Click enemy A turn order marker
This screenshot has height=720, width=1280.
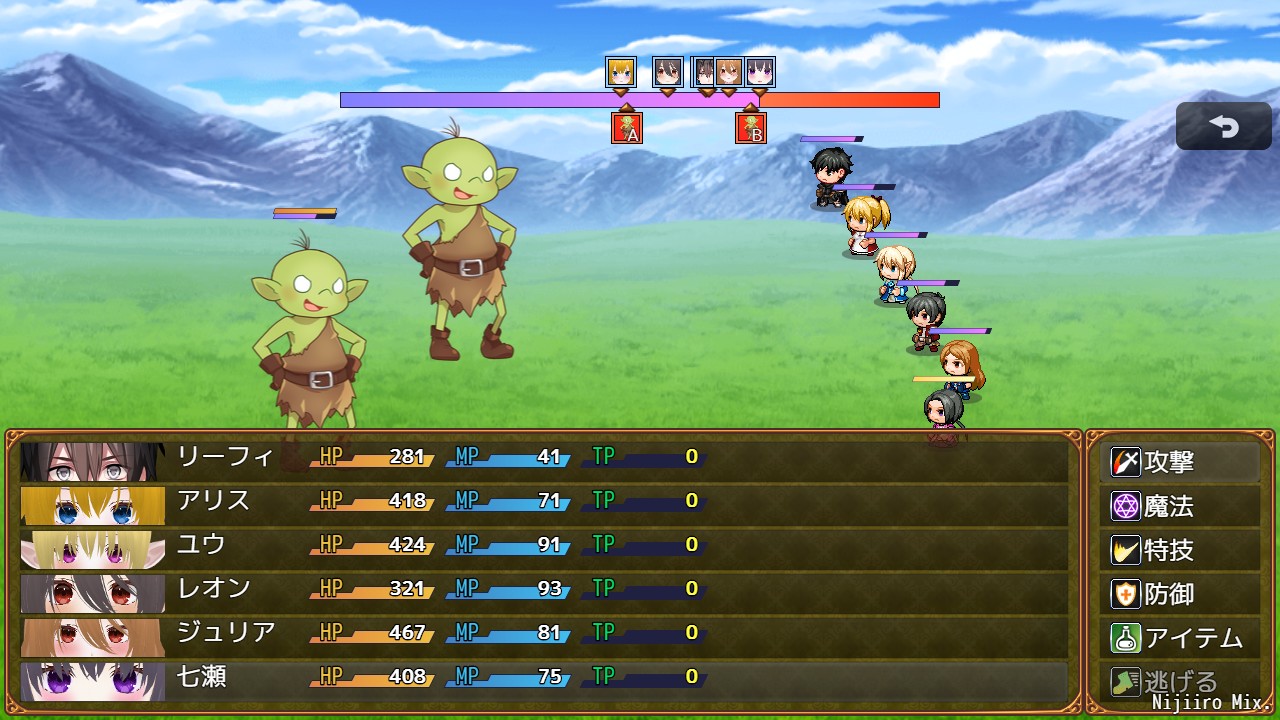pos(627,128)
